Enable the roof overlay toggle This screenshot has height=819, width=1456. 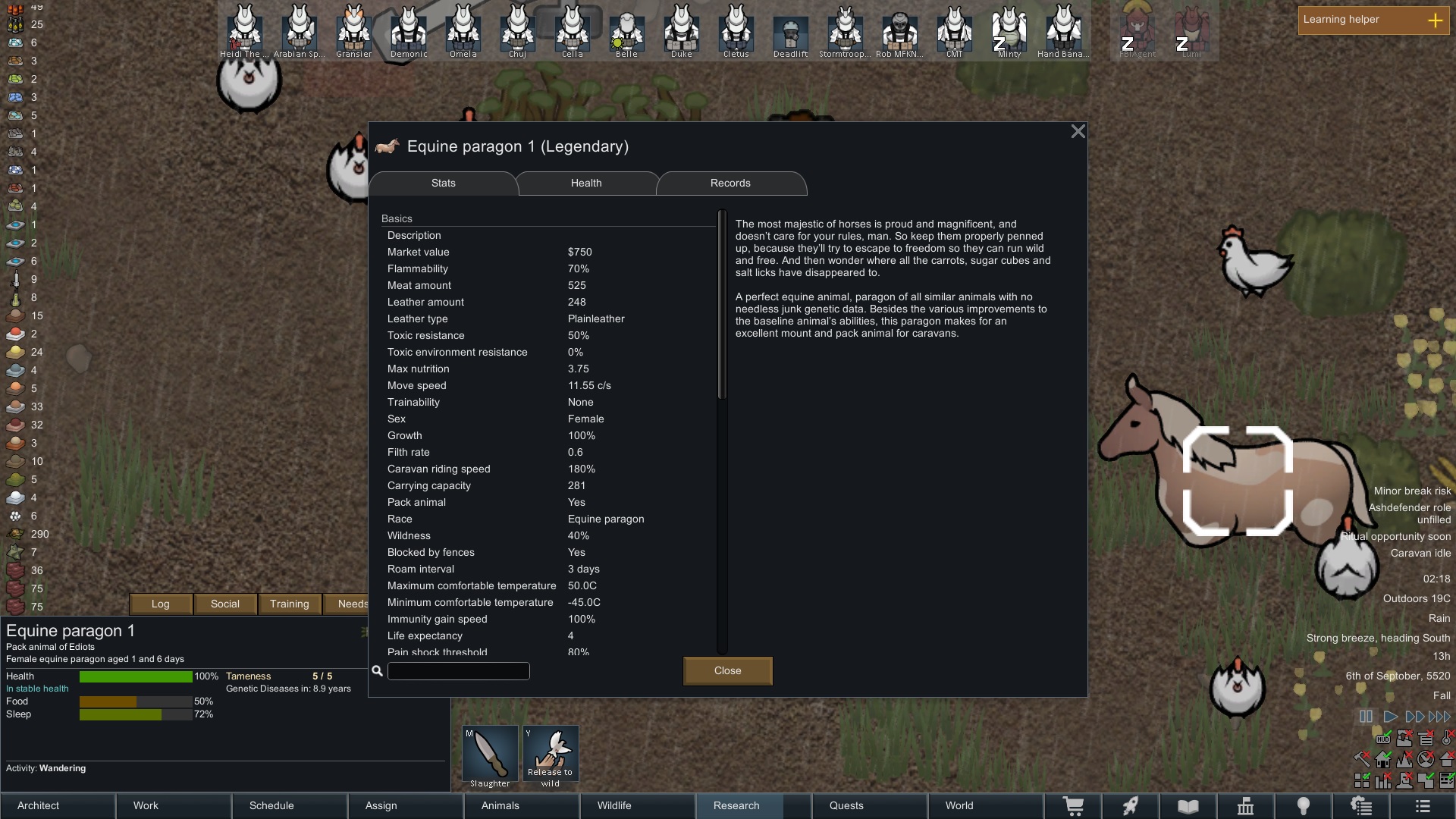tap(1446, 760)
